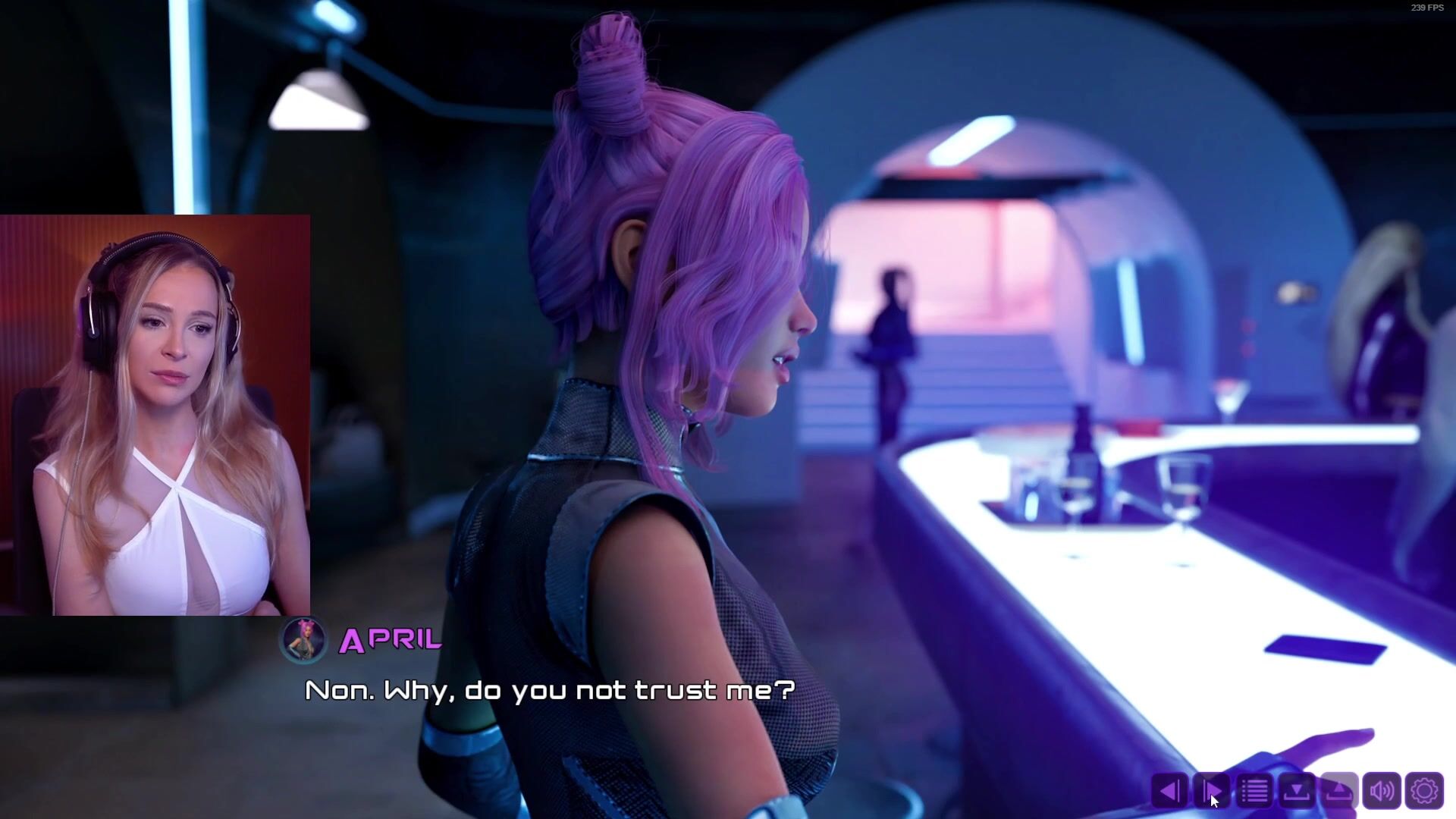The image size is (1456, 819).
Task: Advance to the next dialogue line
Action: pyautogui.click(x=1212, y=791)
